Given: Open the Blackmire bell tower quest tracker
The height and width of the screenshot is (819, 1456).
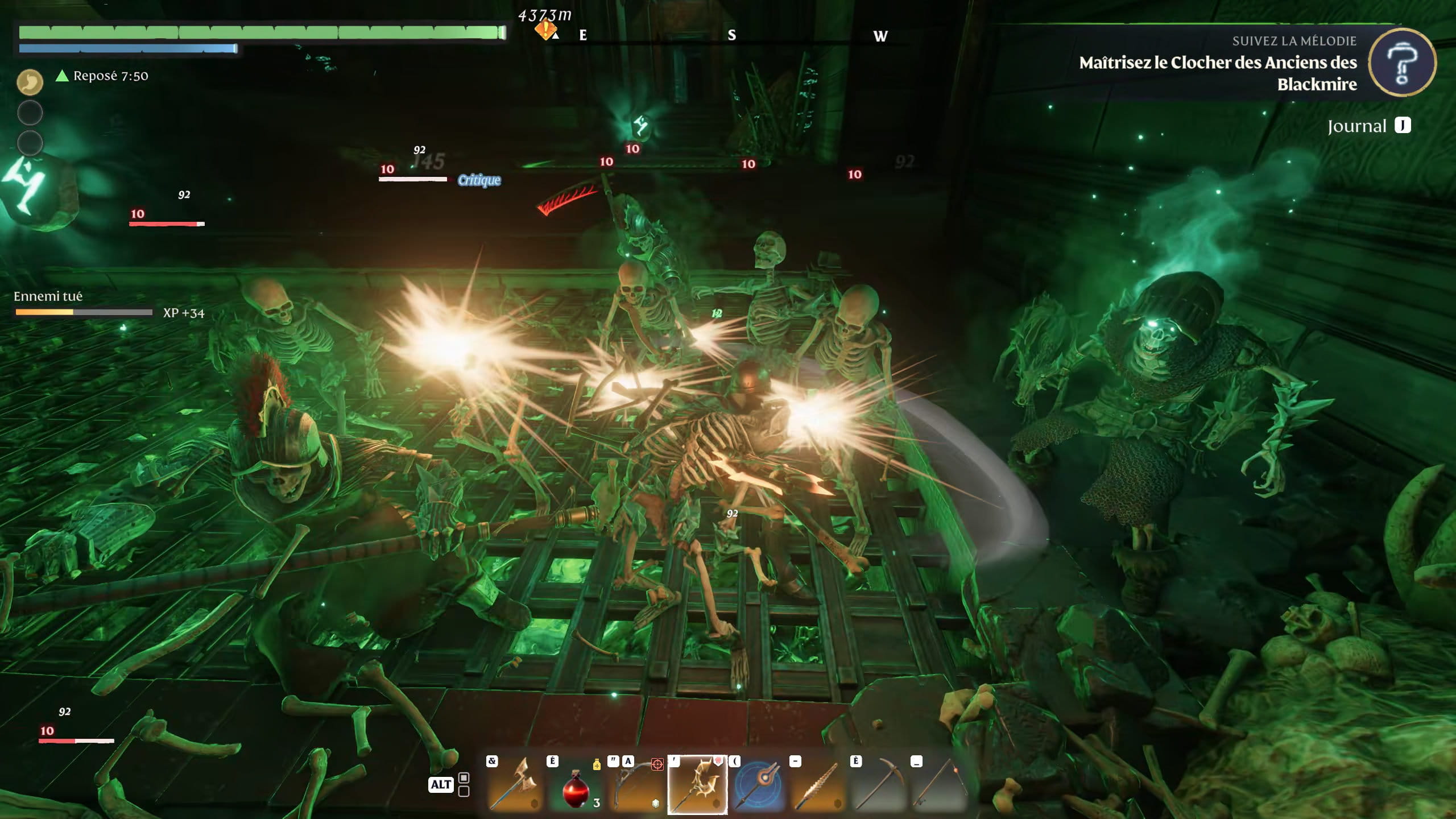Looking at the screenshot, I should 1217,73.
